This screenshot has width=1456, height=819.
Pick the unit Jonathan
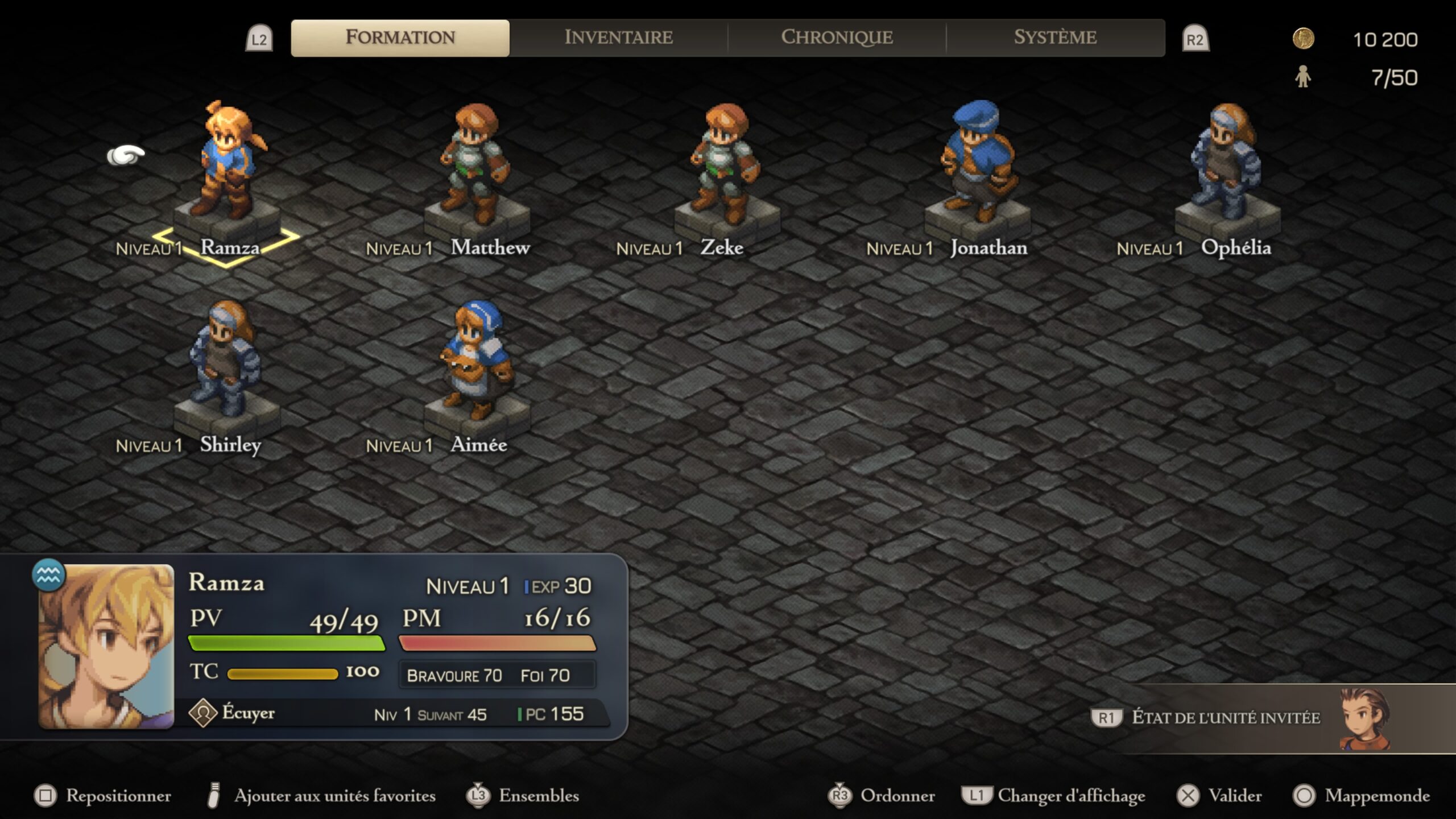(977, 165)
